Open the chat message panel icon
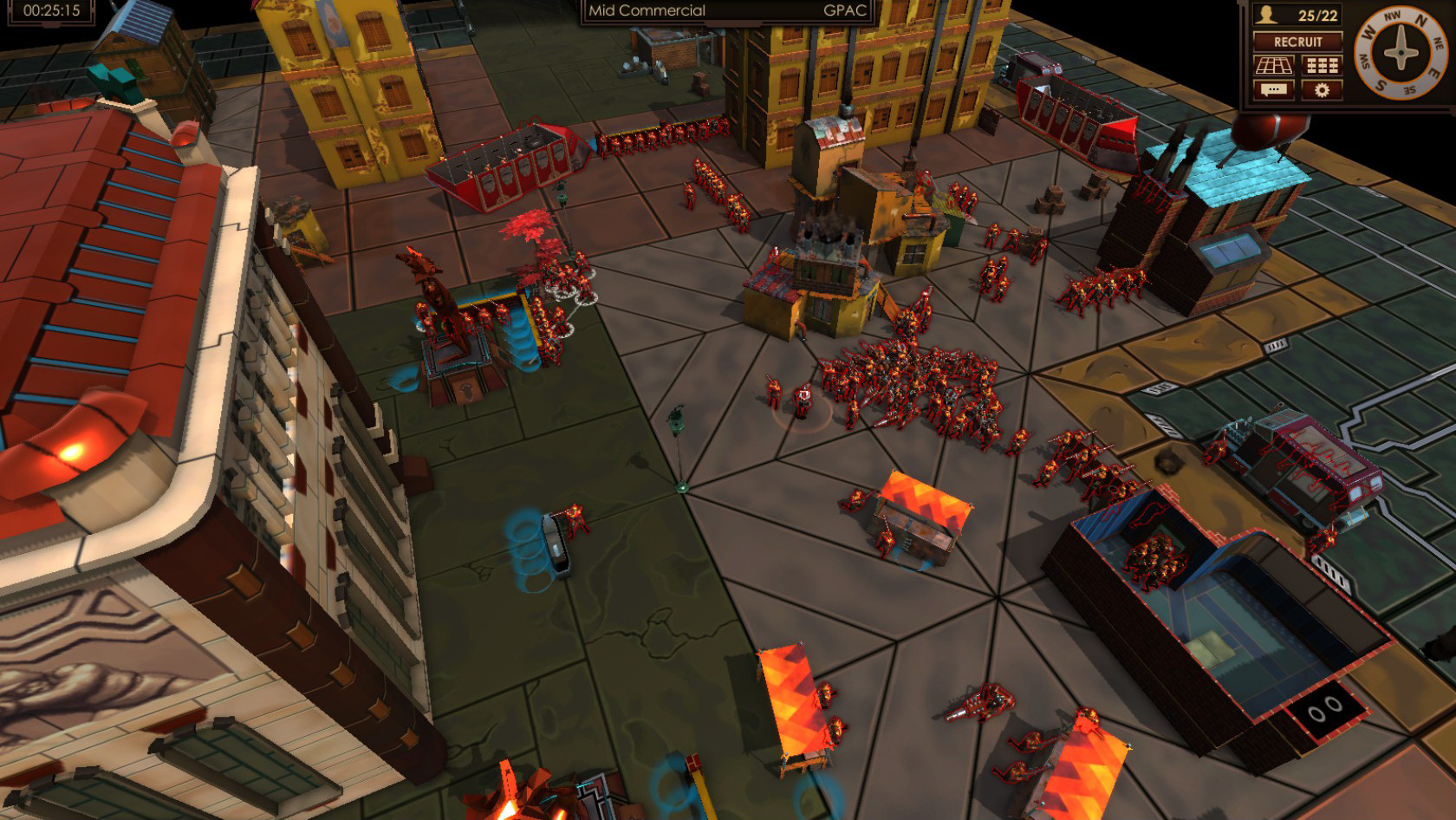 click(1274, 89)
